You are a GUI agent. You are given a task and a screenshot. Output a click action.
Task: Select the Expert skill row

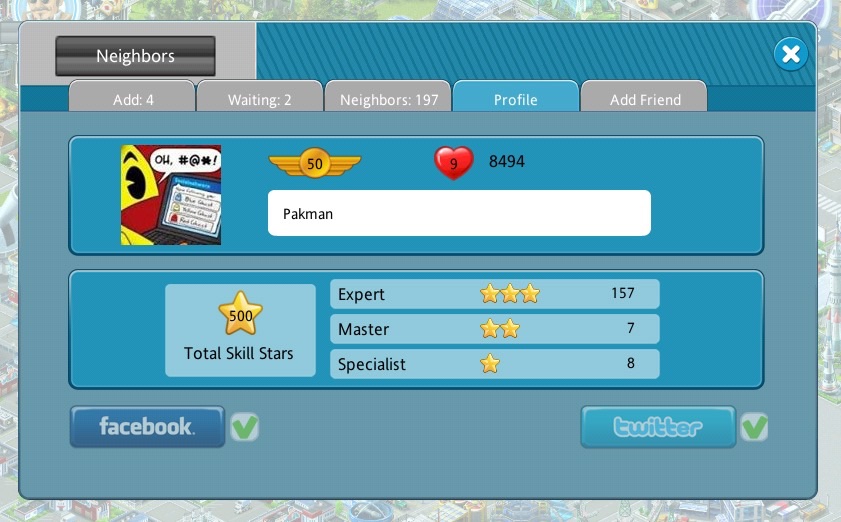click(494, 294)
